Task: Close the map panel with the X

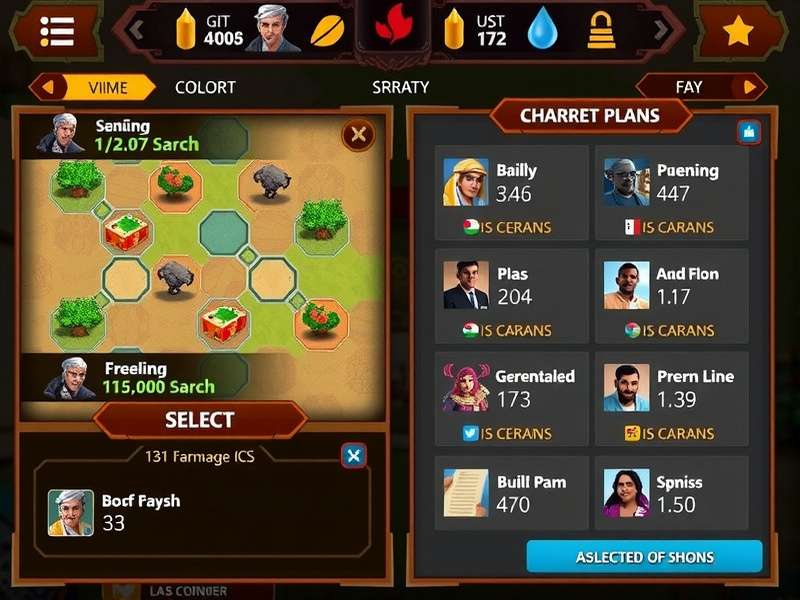Action: pyautogui.click(x=358, y=134)
